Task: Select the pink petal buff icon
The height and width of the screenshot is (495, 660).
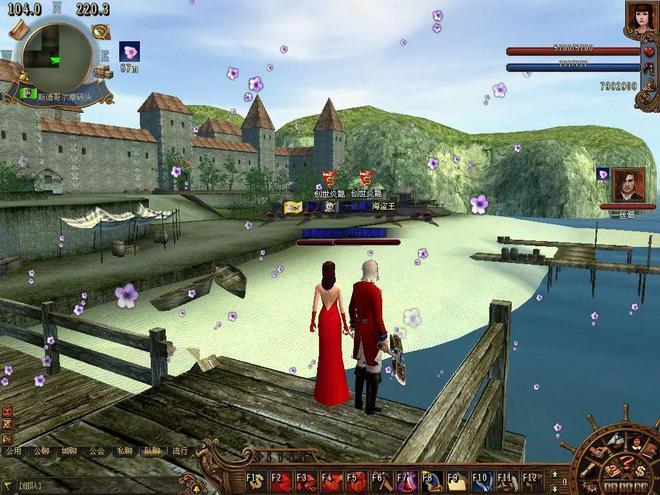Action: point(129,51)
